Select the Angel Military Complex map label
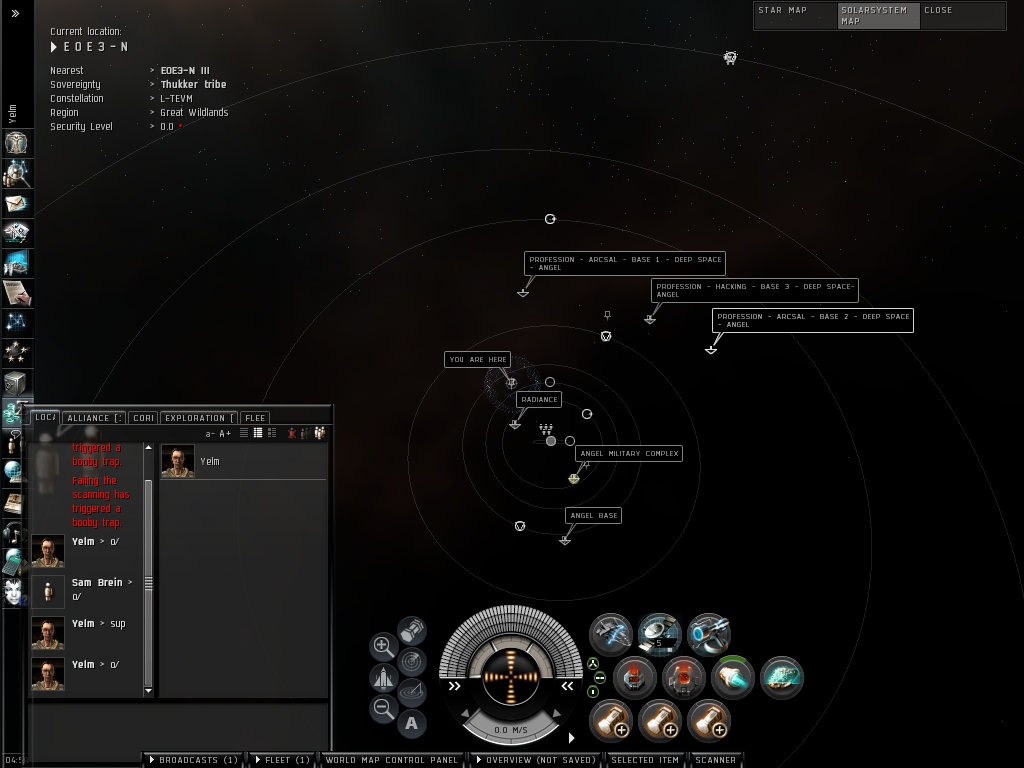 629,454
